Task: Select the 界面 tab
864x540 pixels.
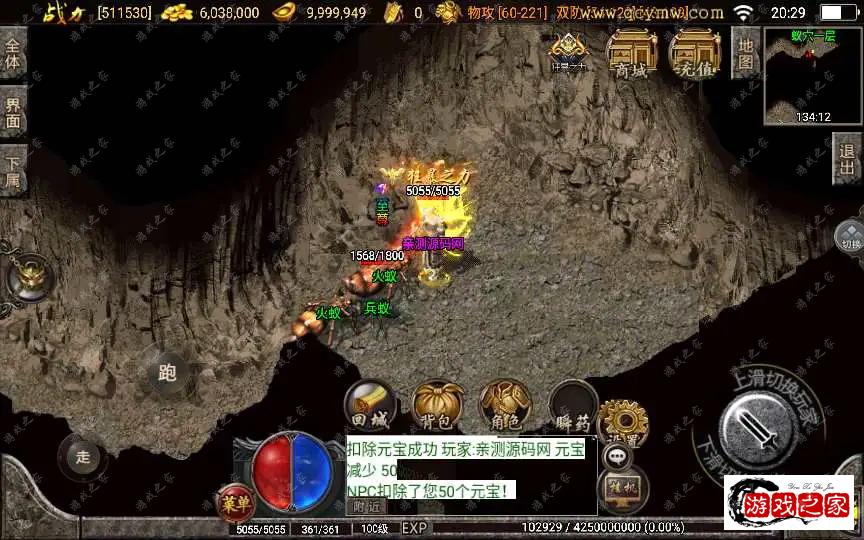Action: [x=13, y=111]
